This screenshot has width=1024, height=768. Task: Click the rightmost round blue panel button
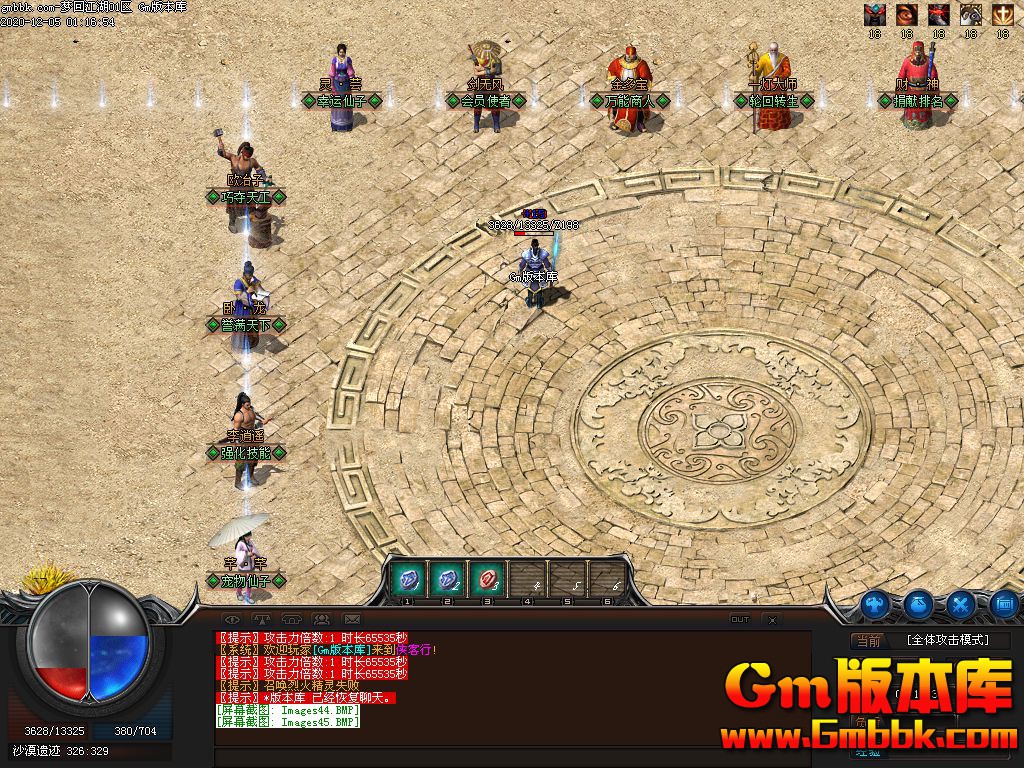point(1005,604)
